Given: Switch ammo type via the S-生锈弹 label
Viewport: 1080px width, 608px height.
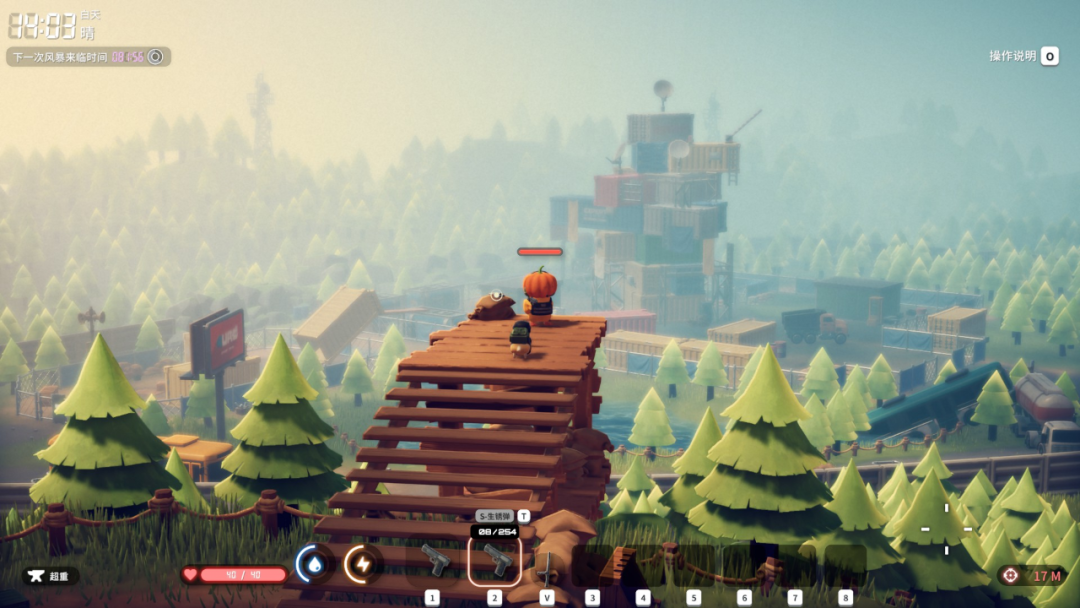Looking at the screenshot, I should pyautogui.click(x=495, y=516).
